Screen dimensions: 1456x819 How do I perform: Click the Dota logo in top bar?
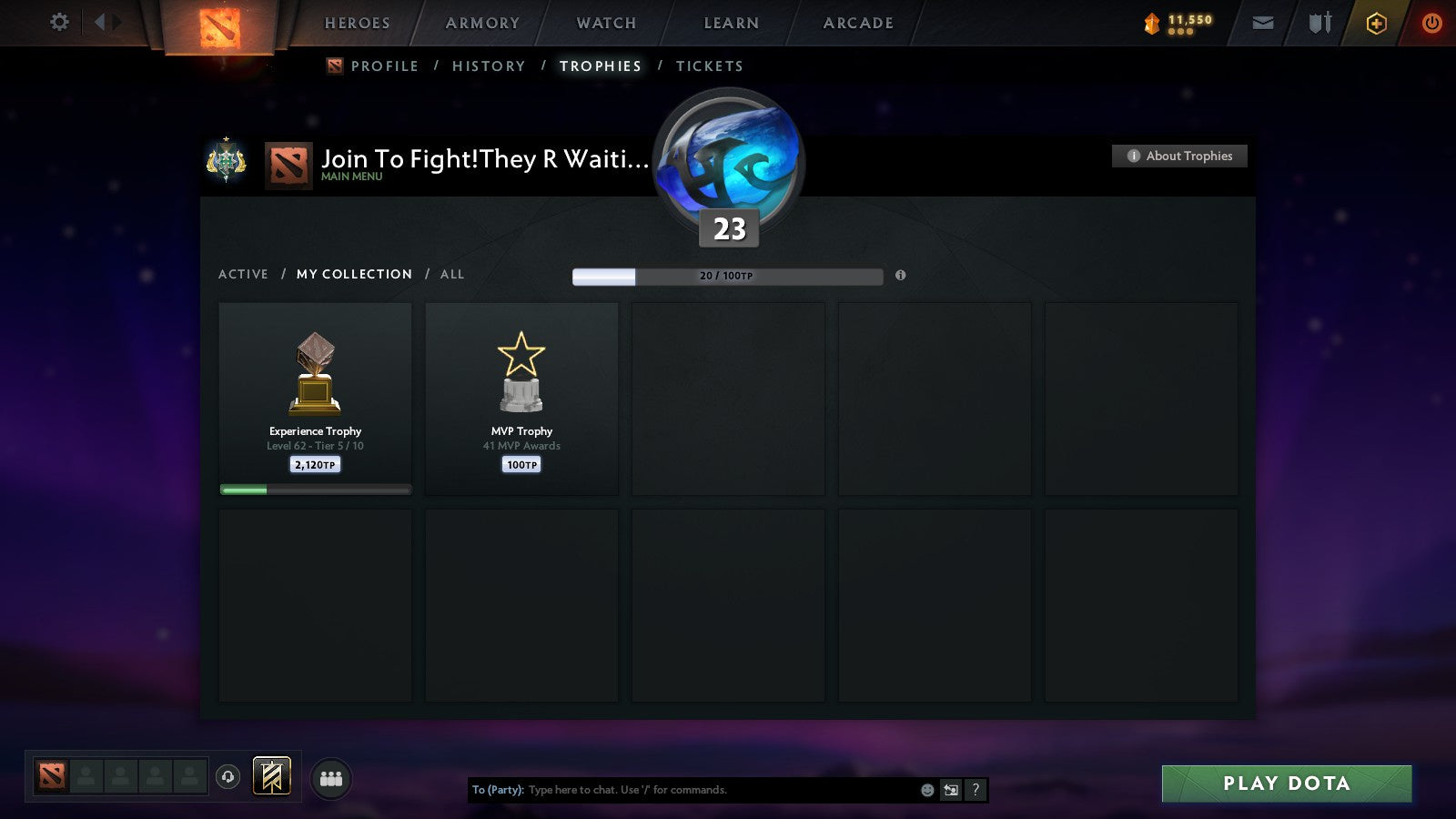pos(218,27)
